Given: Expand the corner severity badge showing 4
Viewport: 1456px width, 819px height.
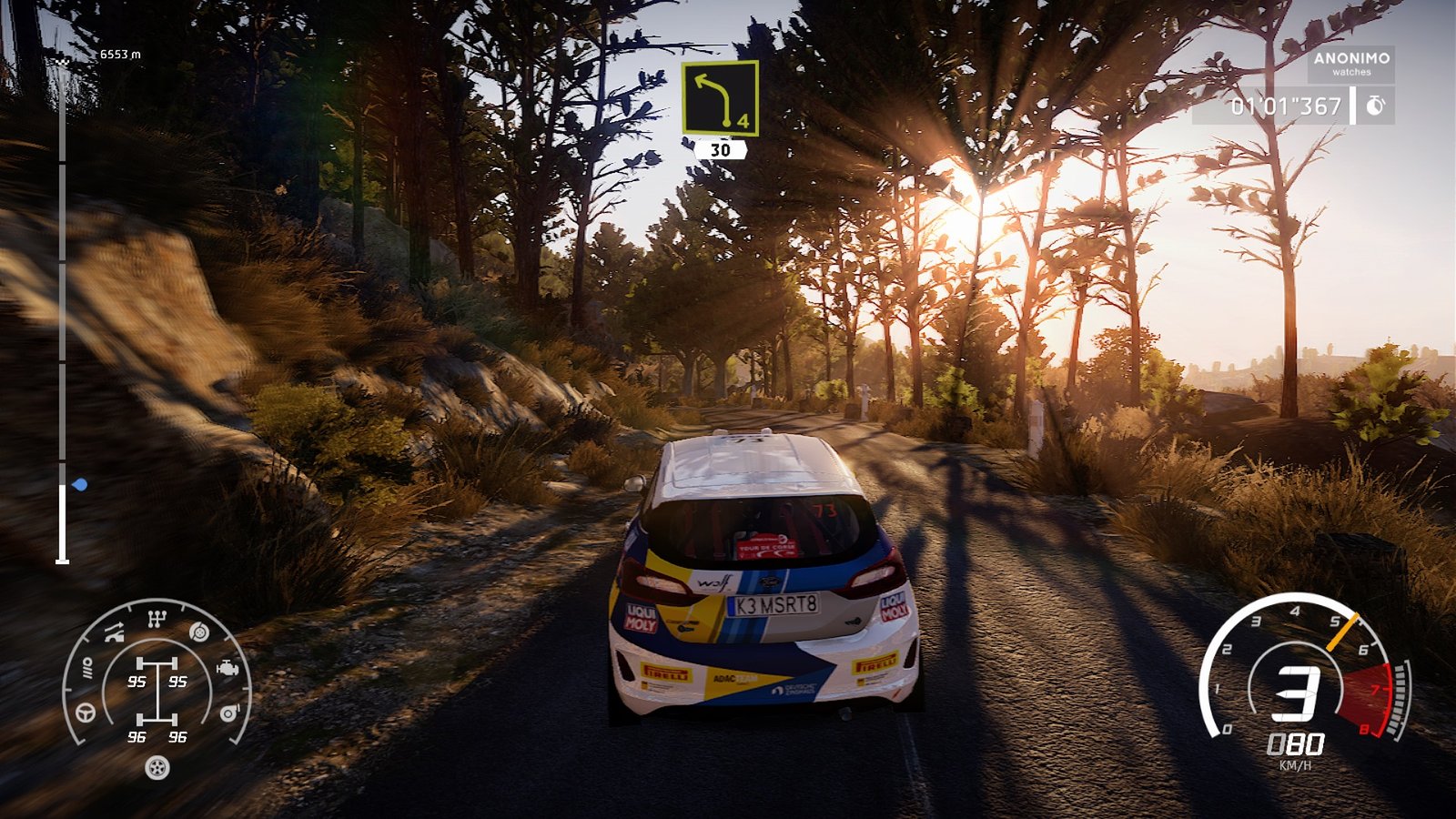Looking at the screenshot, I should click(x=743, y=118).
